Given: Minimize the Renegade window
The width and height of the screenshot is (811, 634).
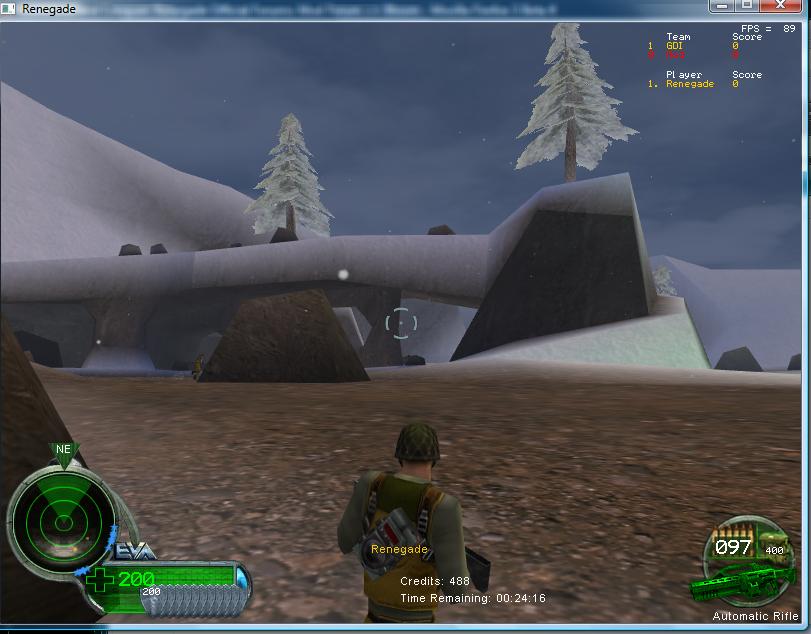Looking at the screenshot, I should [x=723, y=6].
